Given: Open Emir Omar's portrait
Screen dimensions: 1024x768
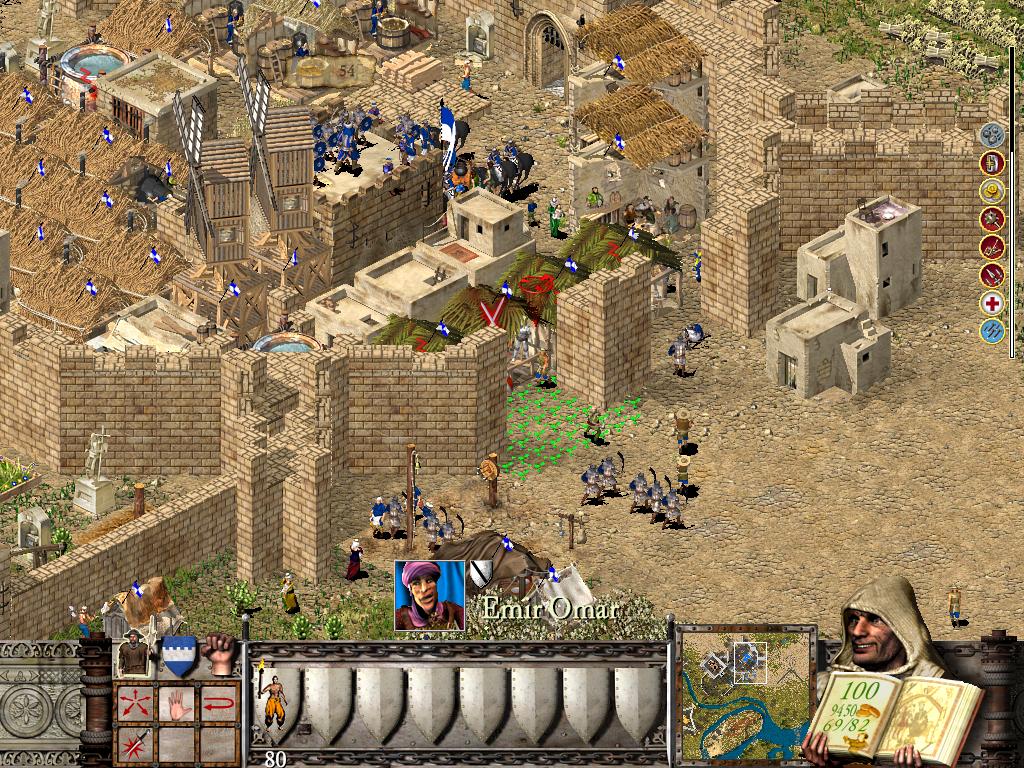Looking at the screenshot, I should click(430, 595).
